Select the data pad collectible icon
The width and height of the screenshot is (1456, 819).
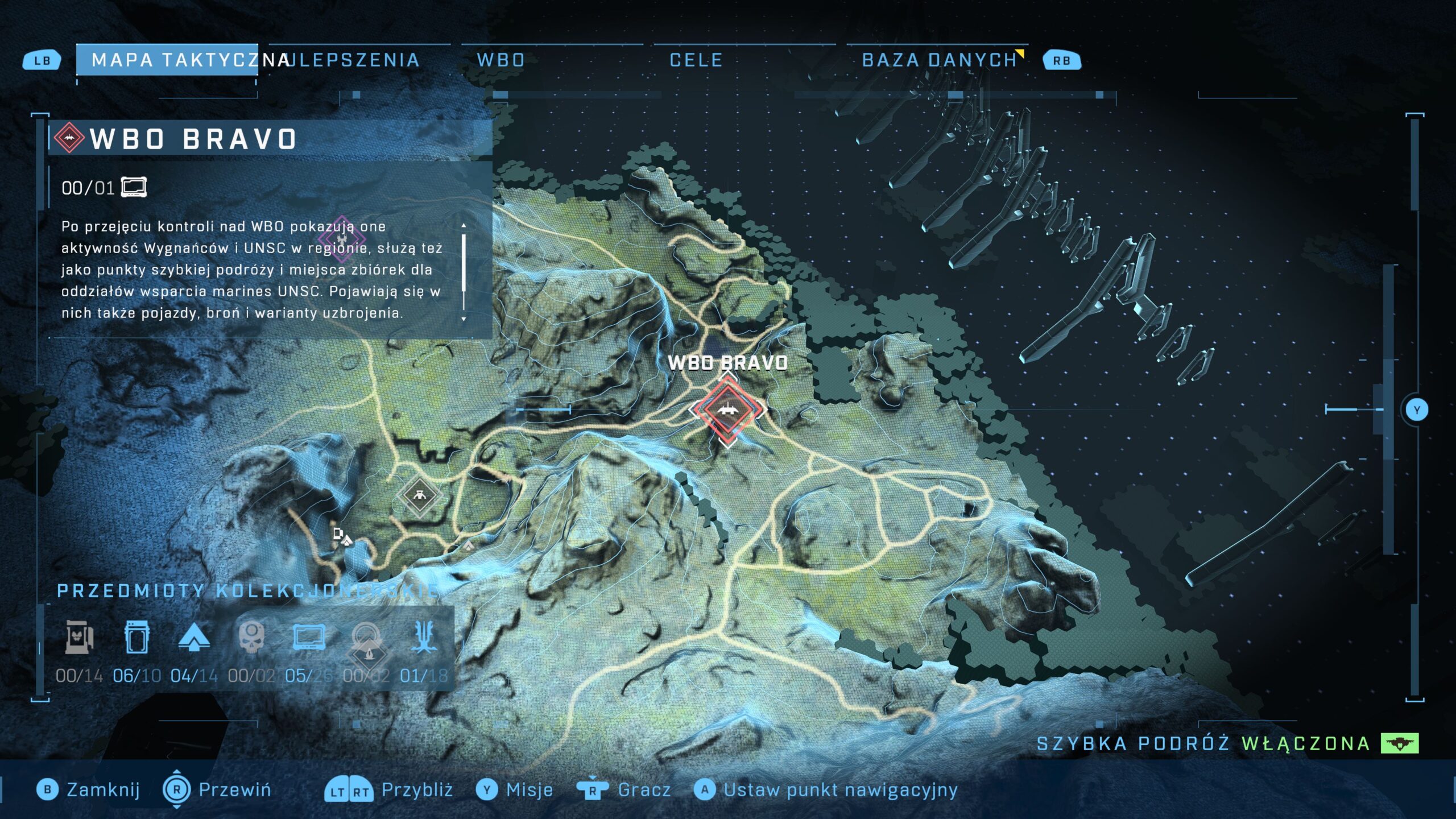[309, 637]
